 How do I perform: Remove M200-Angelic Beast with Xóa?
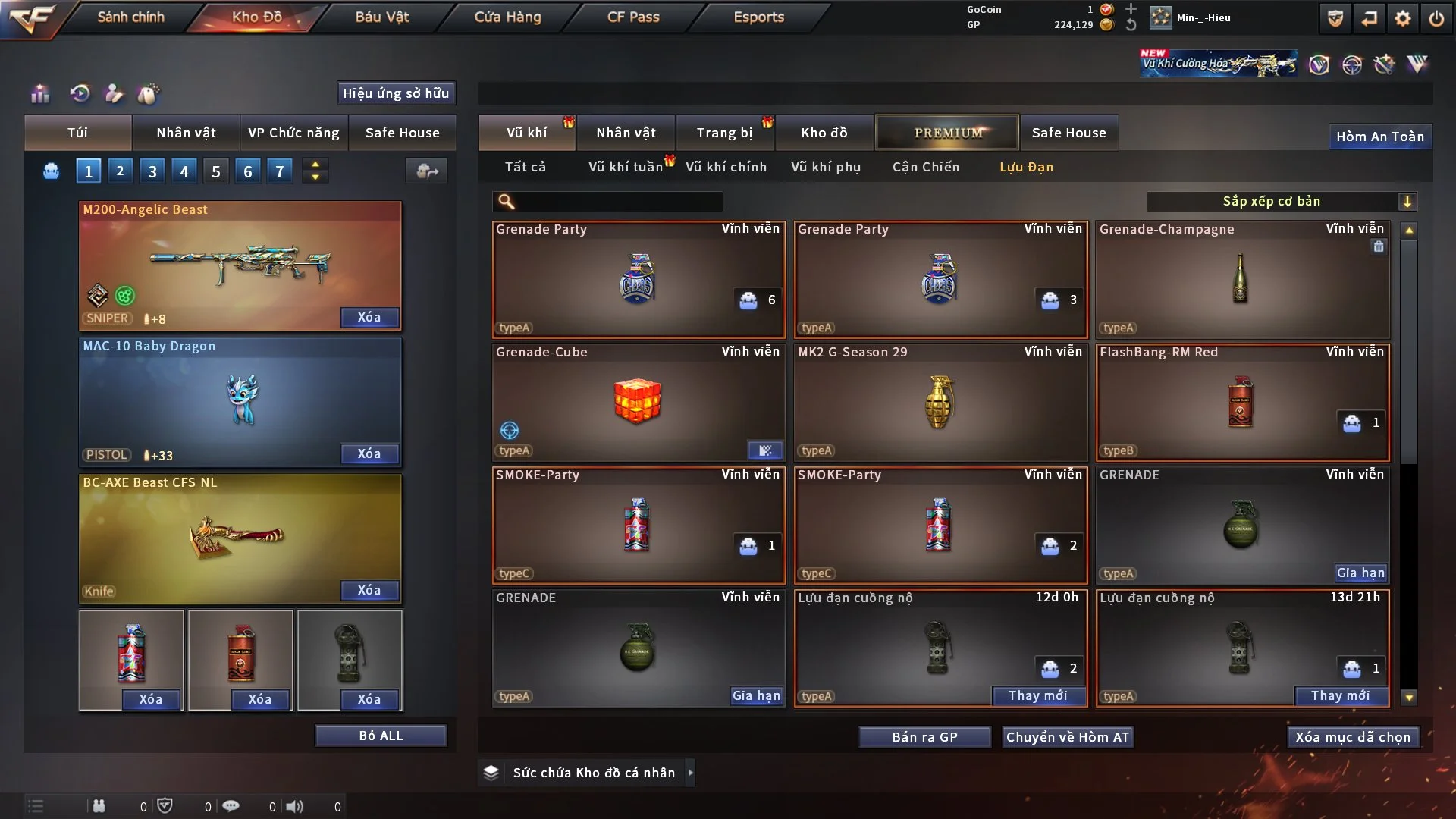tap(369, 317)
